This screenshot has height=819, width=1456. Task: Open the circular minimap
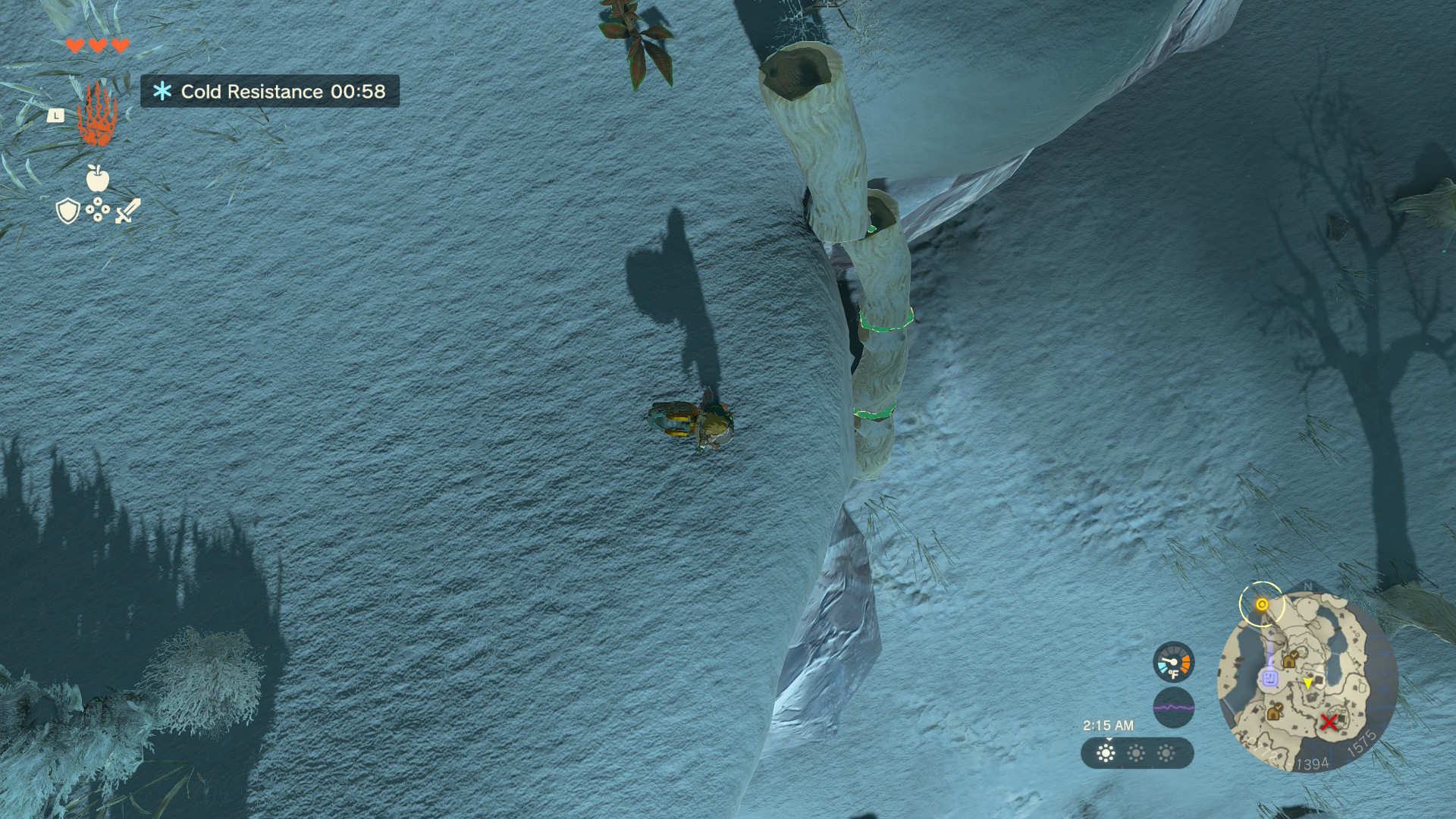(x=1307, y=682)
